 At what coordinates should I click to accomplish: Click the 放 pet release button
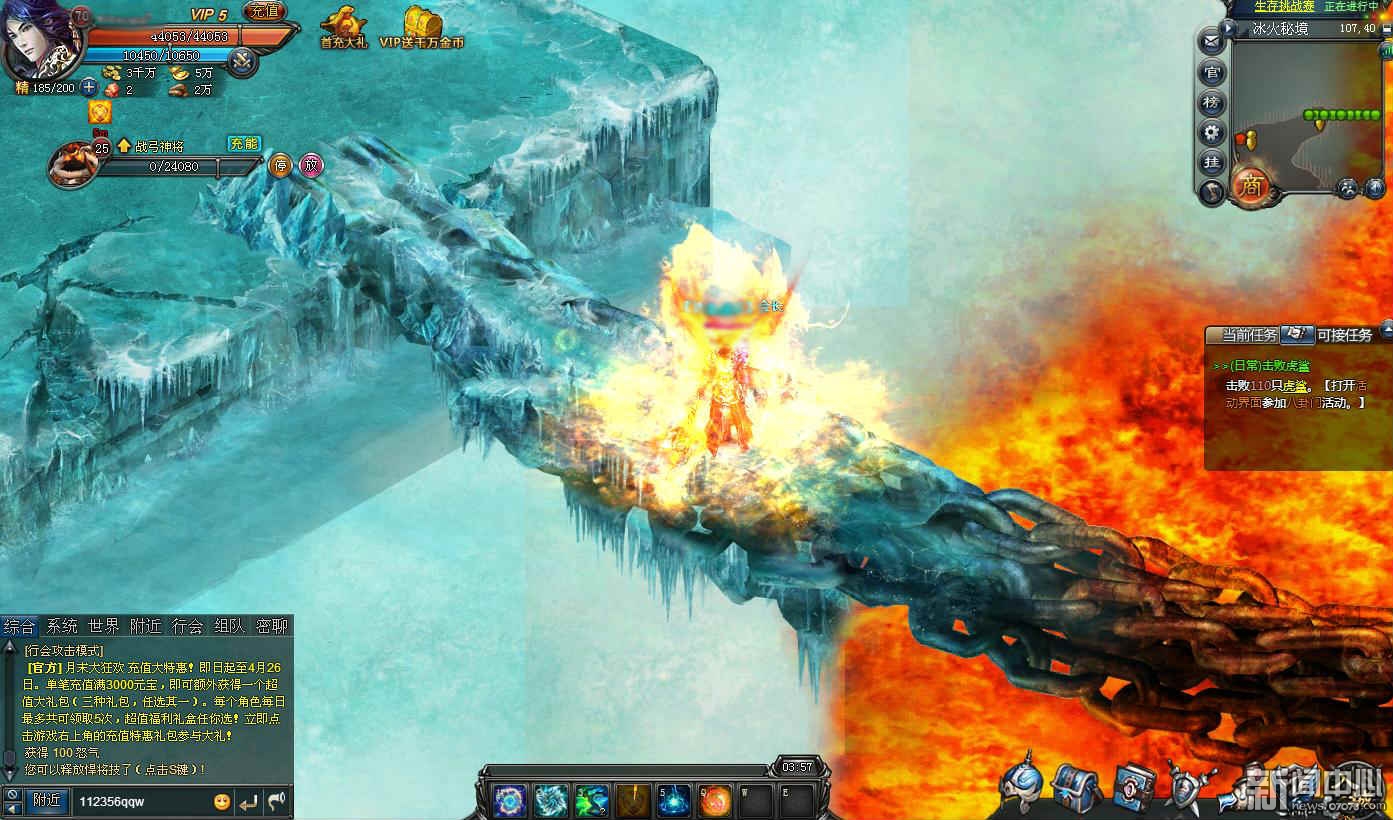coord(312,165)
